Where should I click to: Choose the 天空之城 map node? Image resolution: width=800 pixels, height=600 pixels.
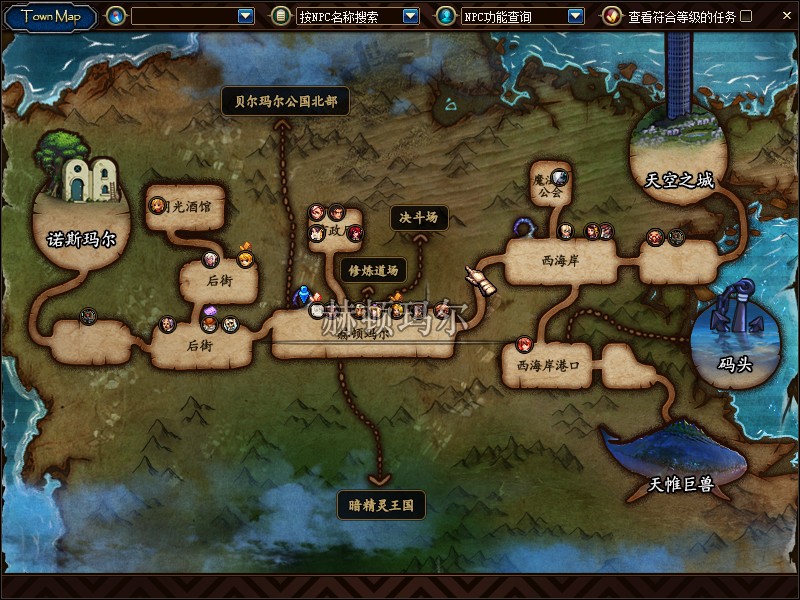point(679,180)
